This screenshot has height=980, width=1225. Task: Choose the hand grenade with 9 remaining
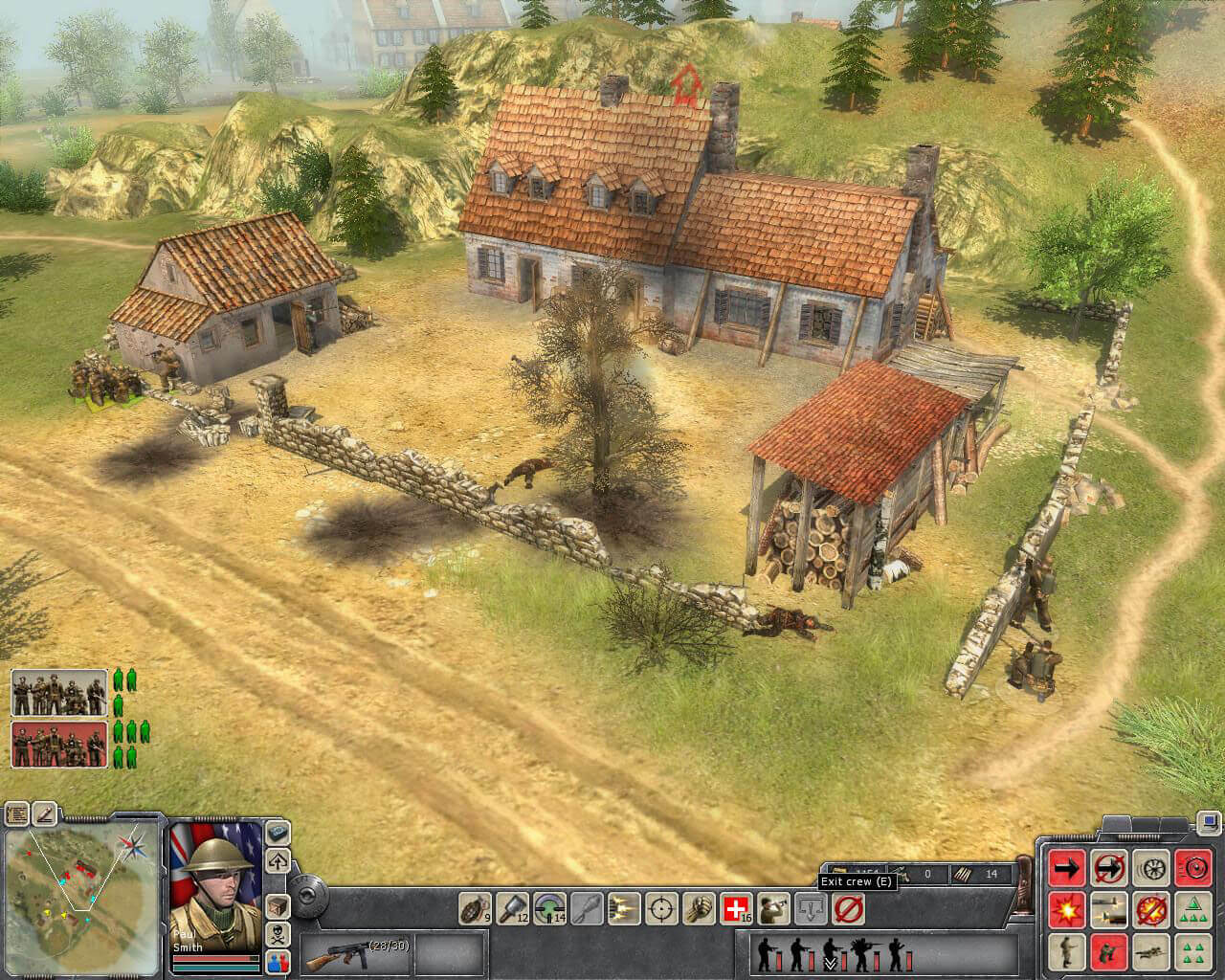[x=476, y=907]
